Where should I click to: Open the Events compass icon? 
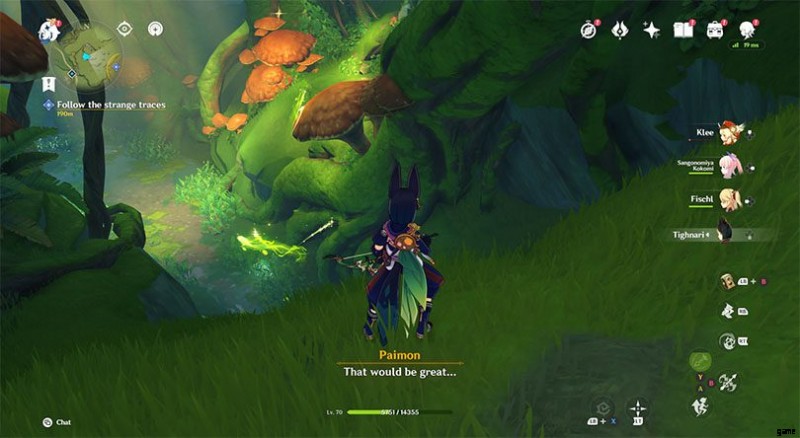[x=589, y=30]
